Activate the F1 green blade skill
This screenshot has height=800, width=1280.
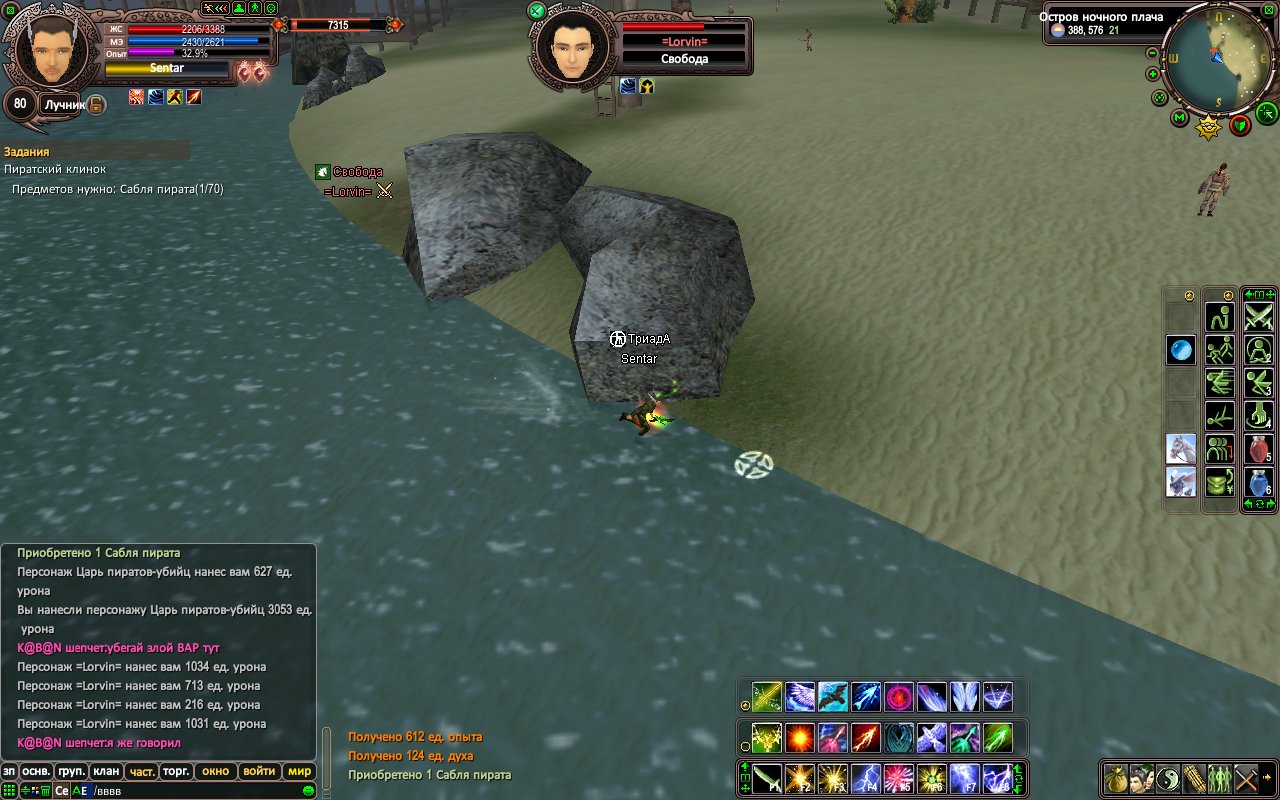(766, 777)
